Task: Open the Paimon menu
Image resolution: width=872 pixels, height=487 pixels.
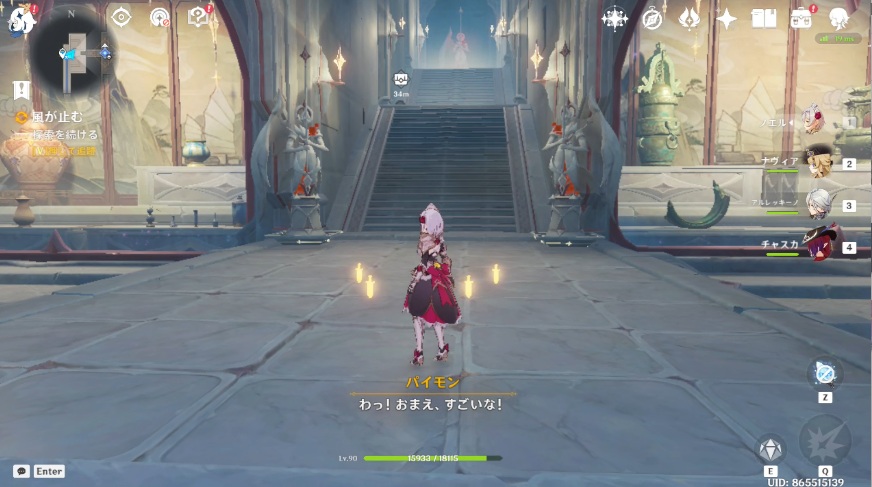Action: coord(22,17)
